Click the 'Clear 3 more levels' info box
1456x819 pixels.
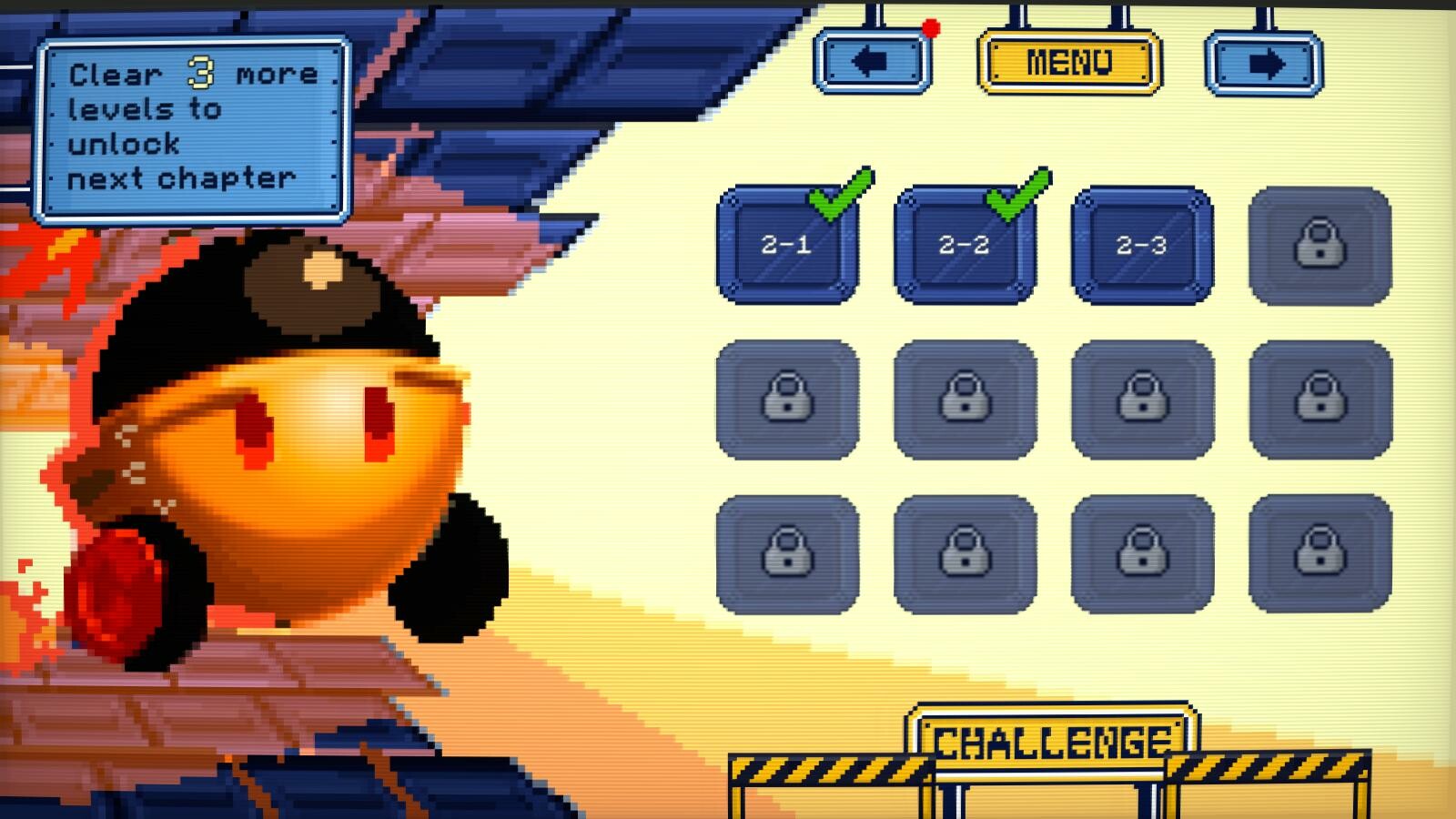click(193, 127)
